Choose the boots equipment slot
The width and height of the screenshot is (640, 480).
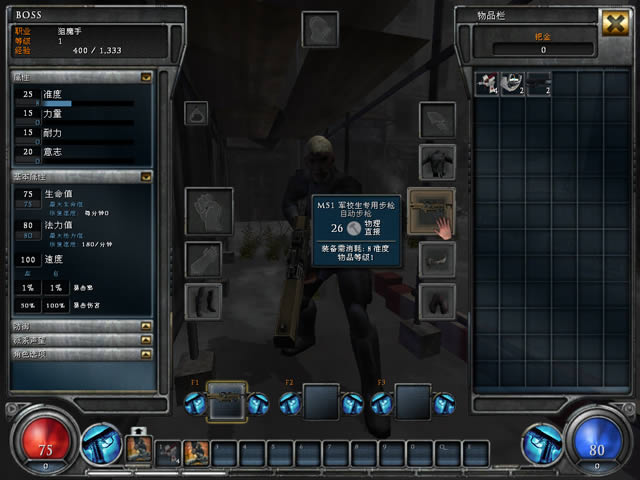point(203,300)
